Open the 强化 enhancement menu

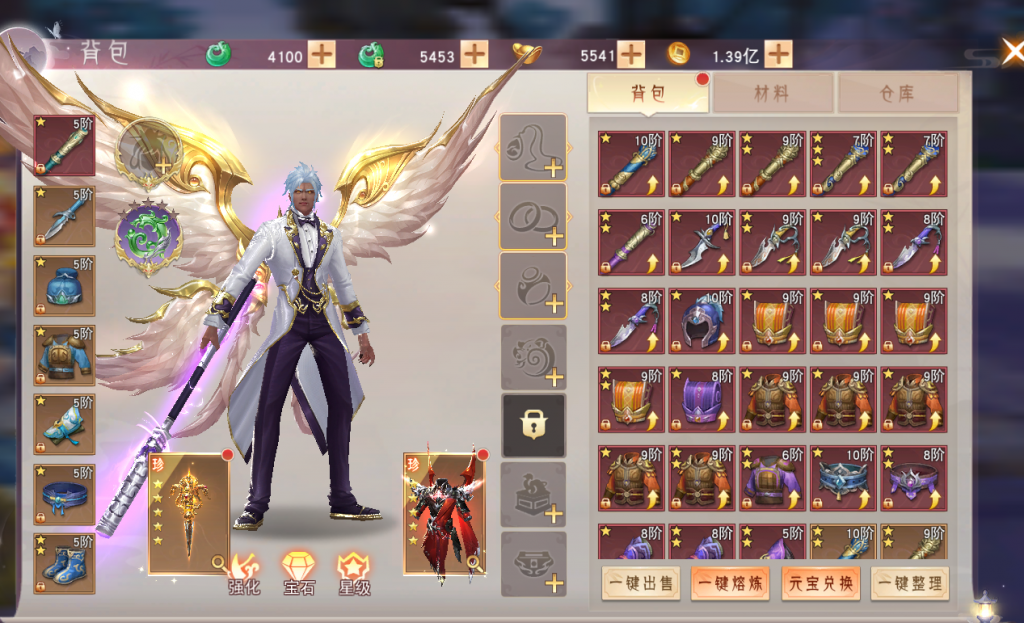point(244,574)
